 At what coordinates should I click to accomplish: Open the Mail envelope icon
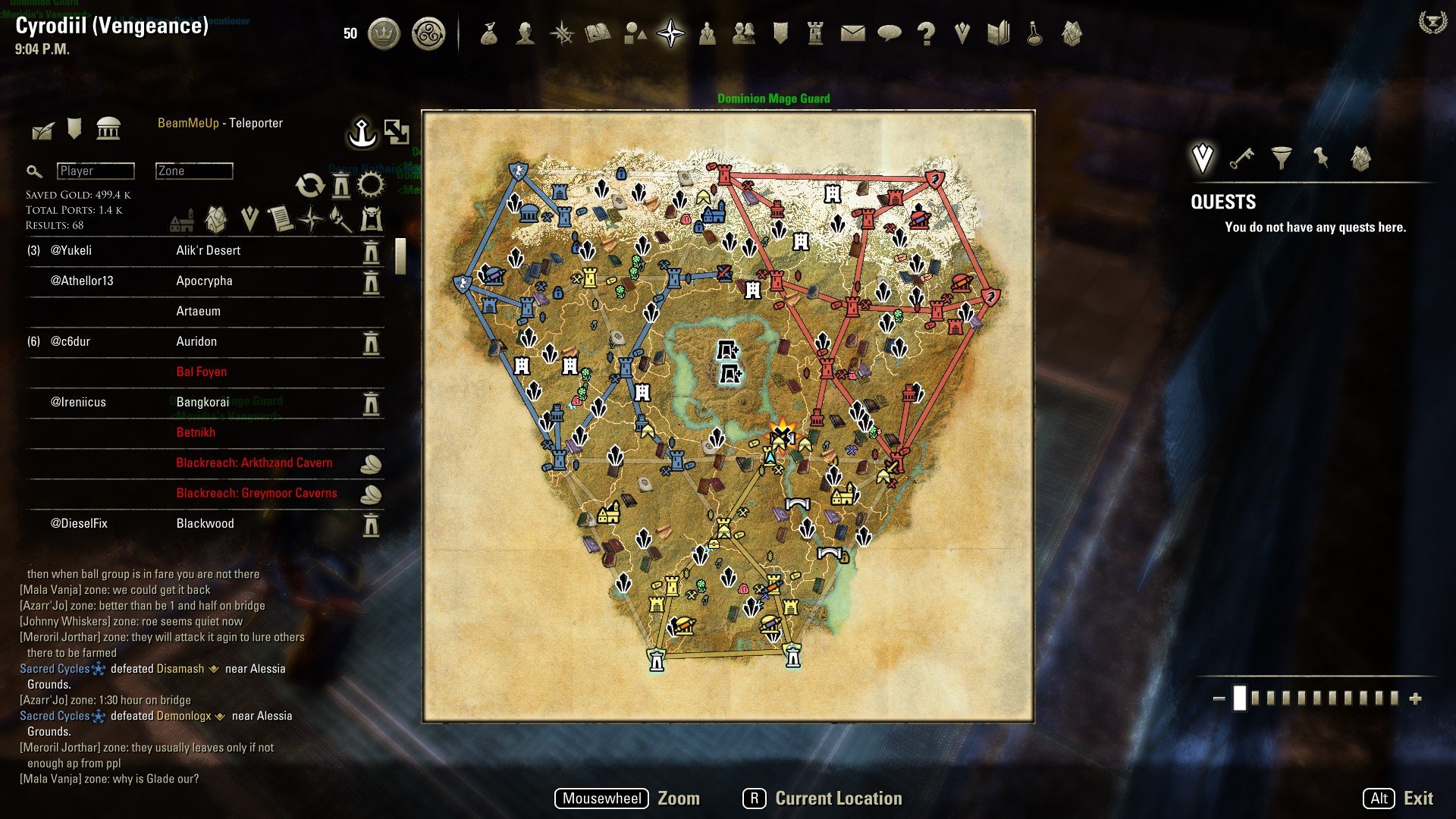point(852,33)
